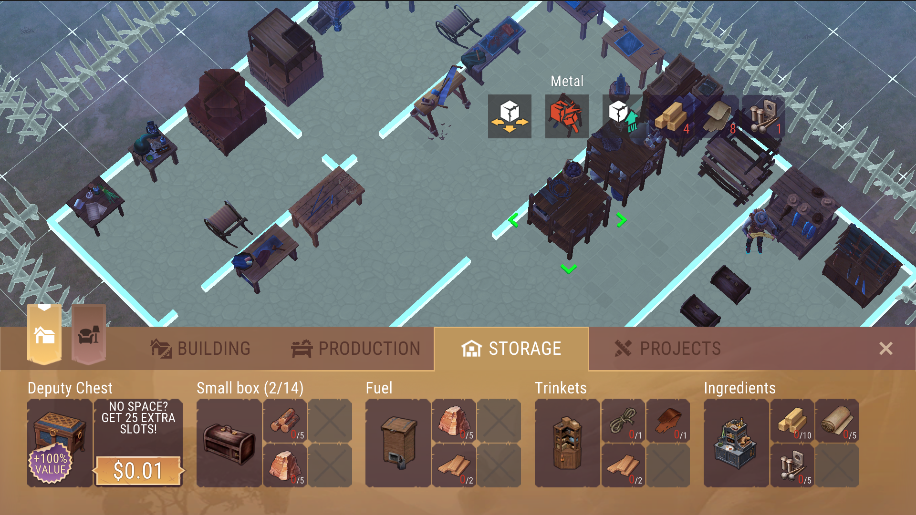
Task: Open the Production tab
Action: (356, 349)
